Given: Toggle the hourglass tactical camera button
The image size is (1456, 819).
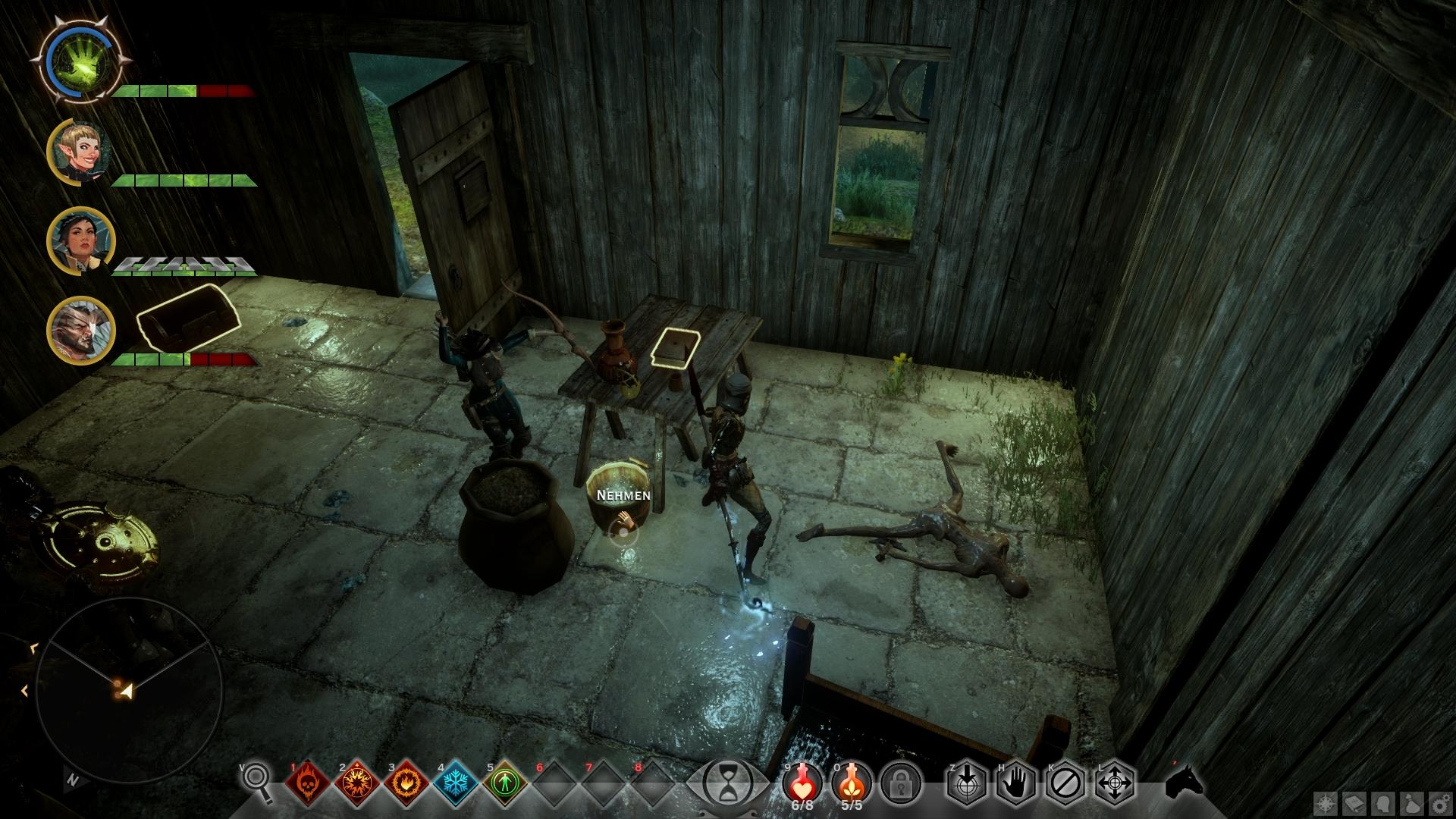Looking at the screenshot, I should pos(727,781).
